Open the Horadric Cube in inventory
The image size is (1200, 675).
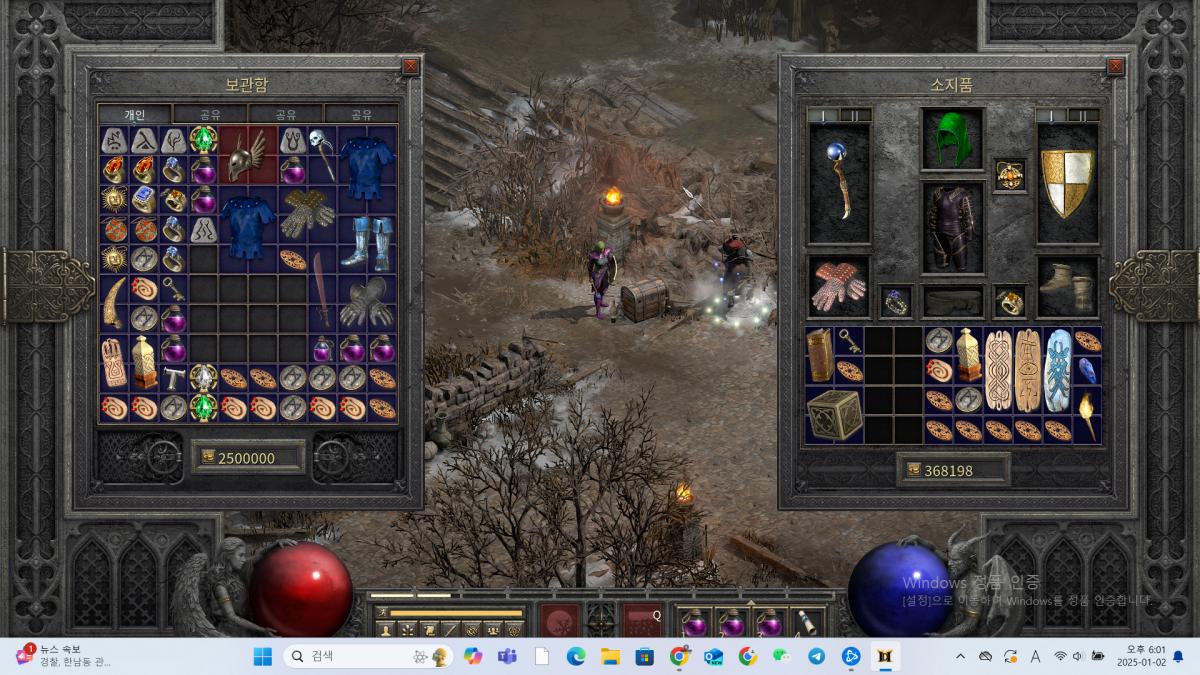[x=834, y=416]
